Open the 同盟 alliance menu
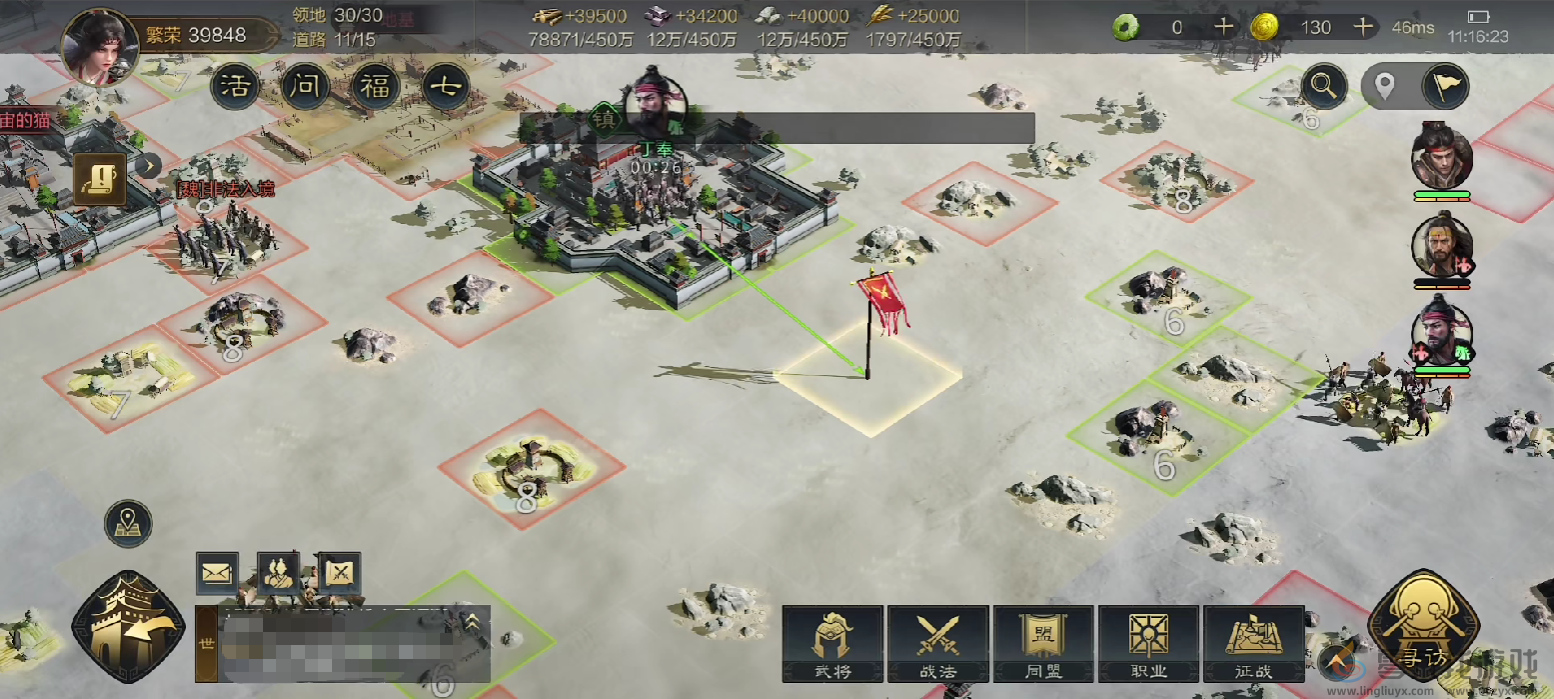 (1043, 643)
